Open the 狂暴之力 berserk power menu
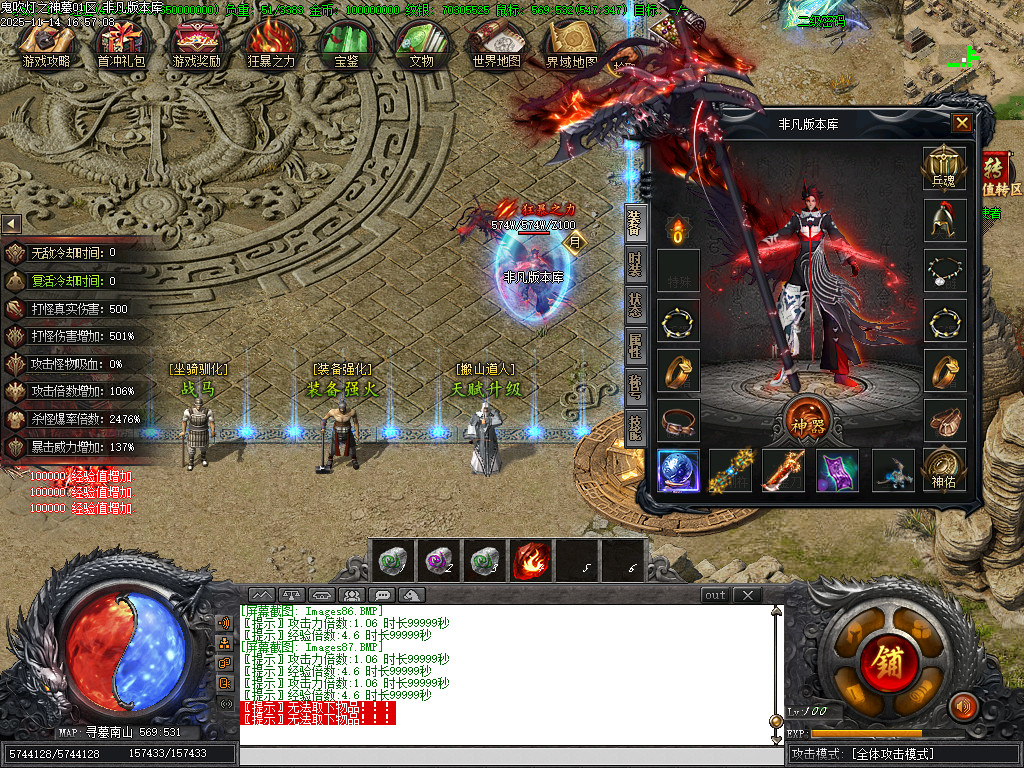The height and width of the screenshot is (768, 1024). [x=271, y=45]
